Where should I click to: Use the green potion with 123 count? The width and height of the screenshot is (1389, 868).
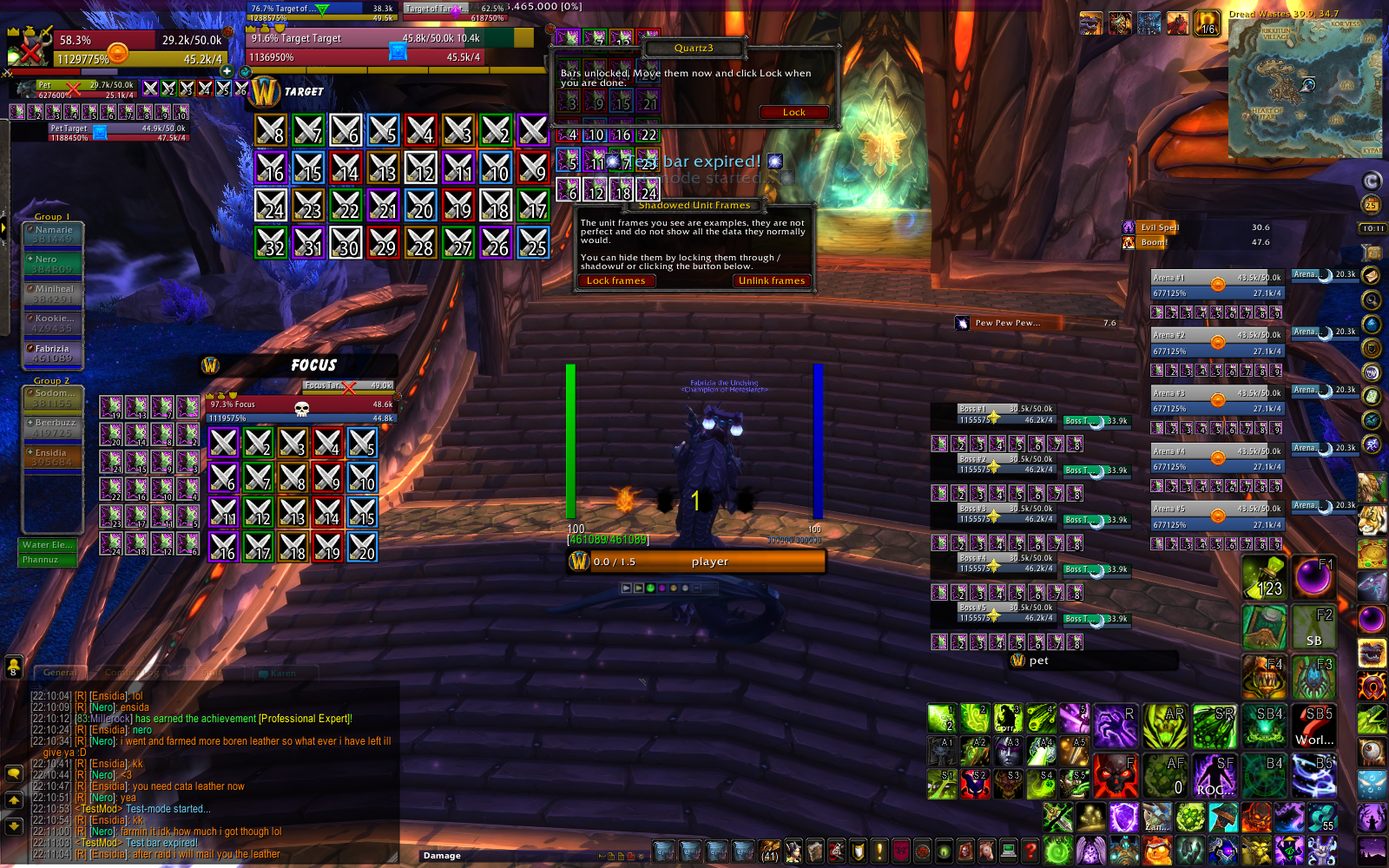tap(1263, 577)
